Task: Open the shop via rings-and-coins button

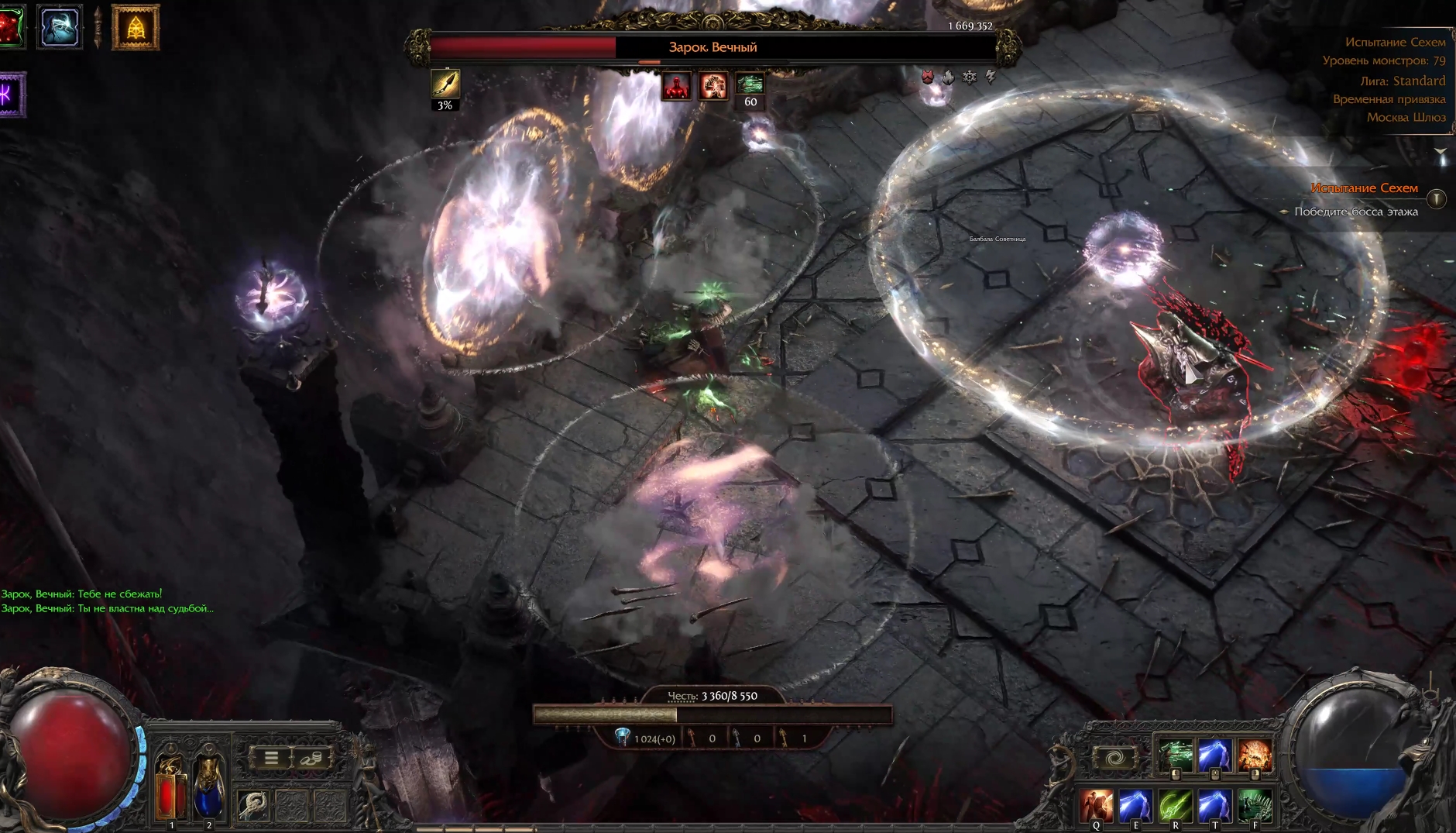Action: tap(311, 757)
